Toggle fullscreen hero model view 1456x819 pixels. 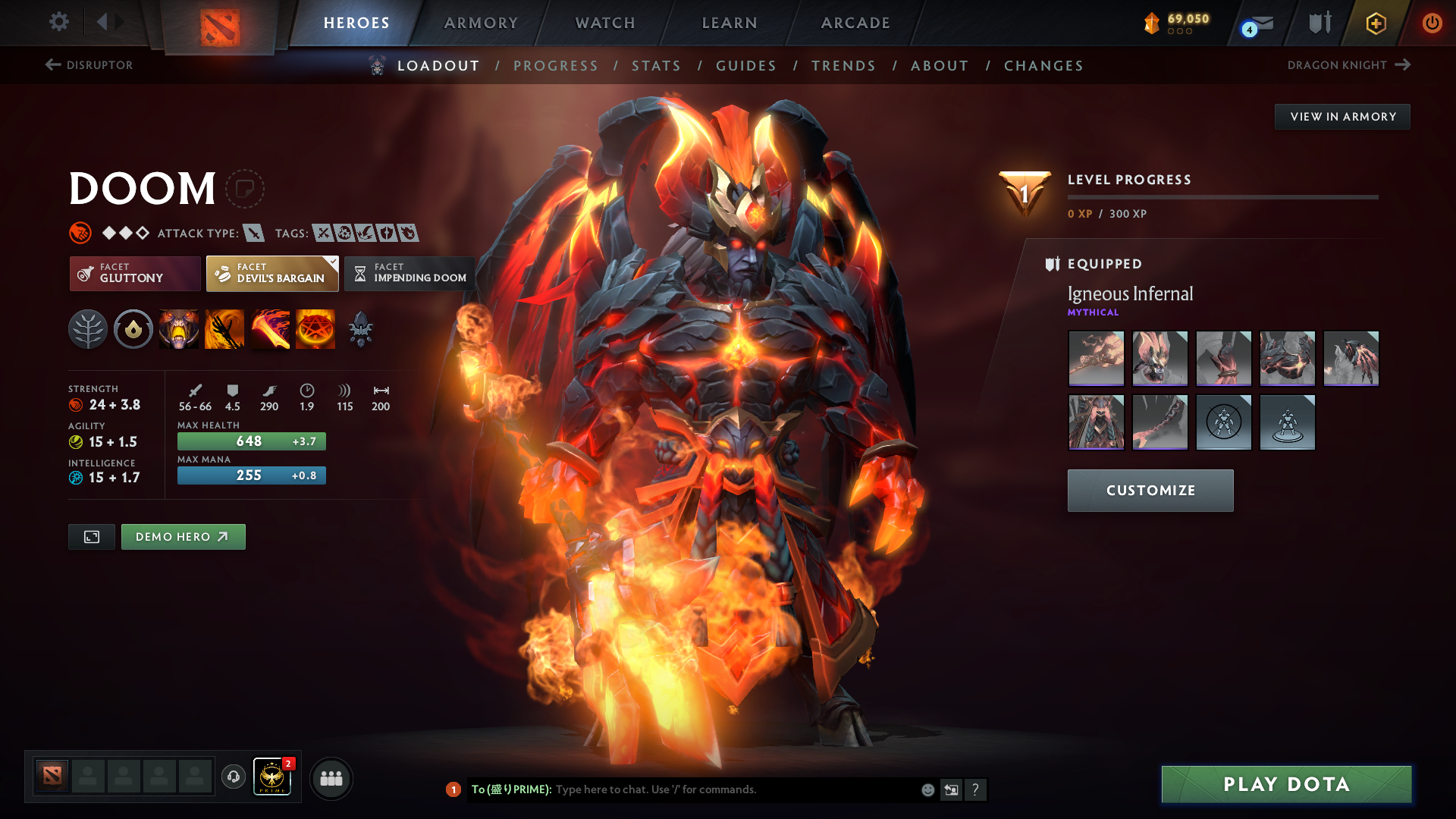(x=92, y=537)
